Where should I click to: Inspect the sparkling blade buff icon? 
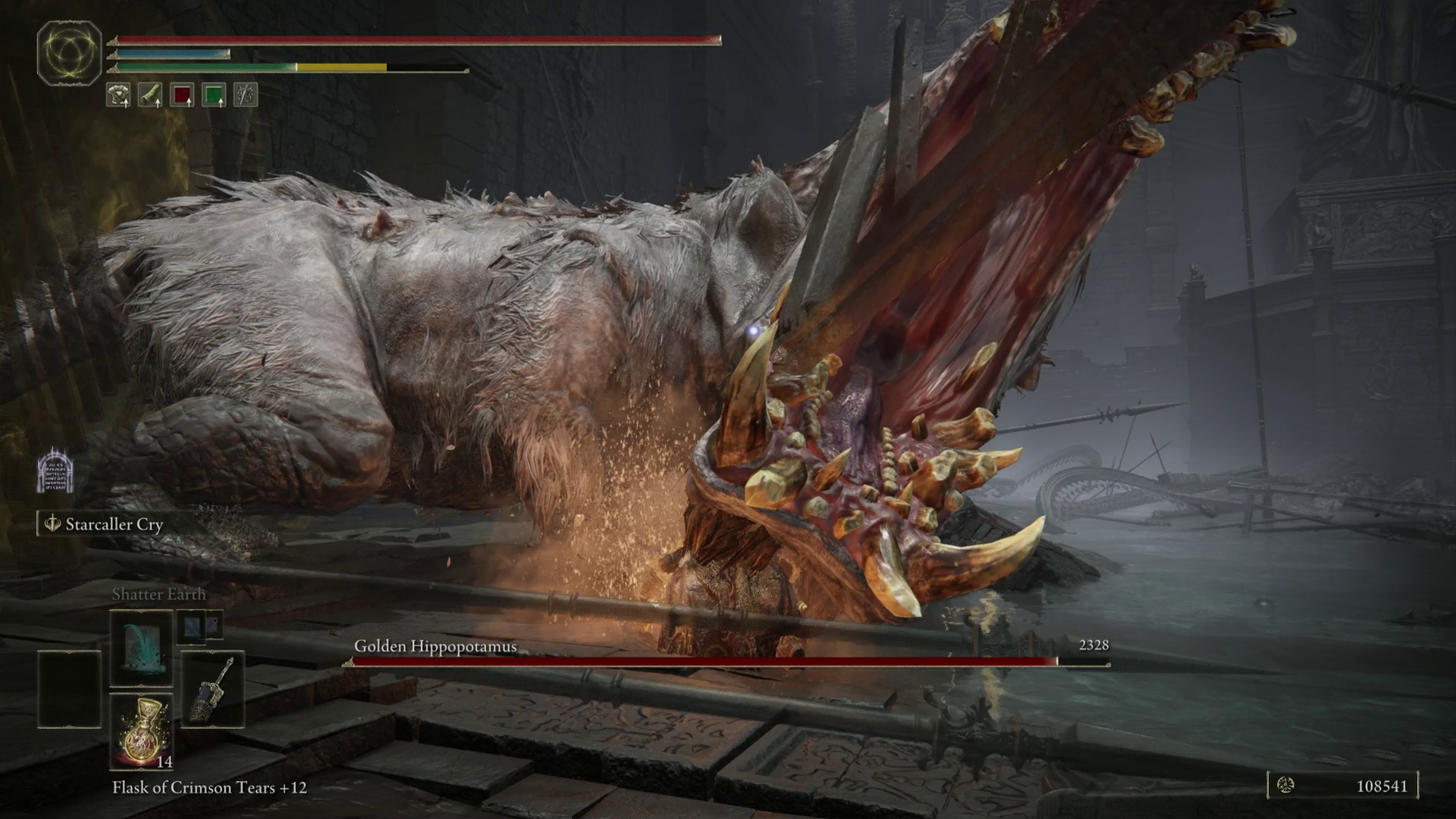(x=245, y=94)
